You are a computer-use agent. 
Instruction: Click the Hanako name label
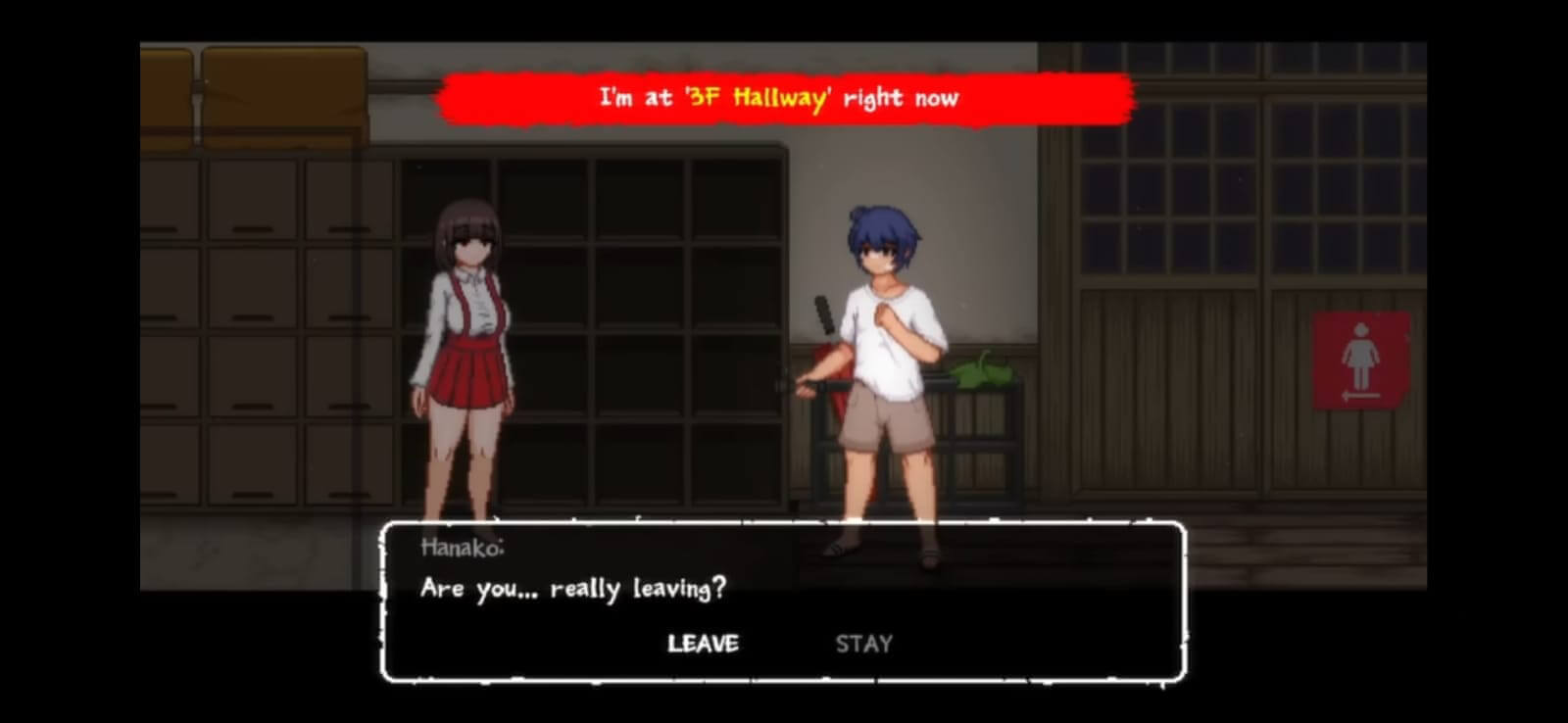tap(461, 549)
